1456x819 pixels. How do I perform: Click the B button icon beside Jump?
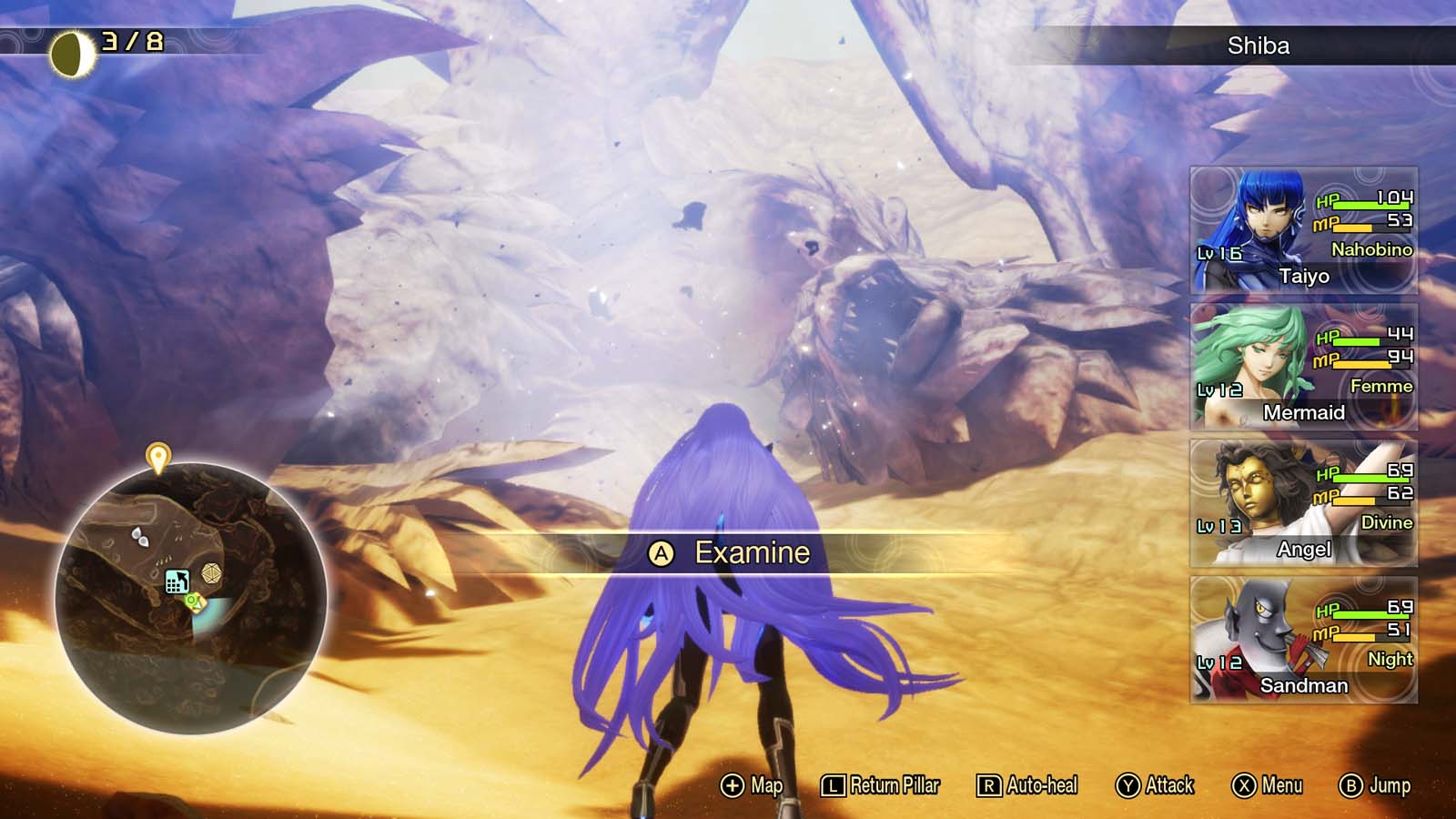tap(1351, 784)
